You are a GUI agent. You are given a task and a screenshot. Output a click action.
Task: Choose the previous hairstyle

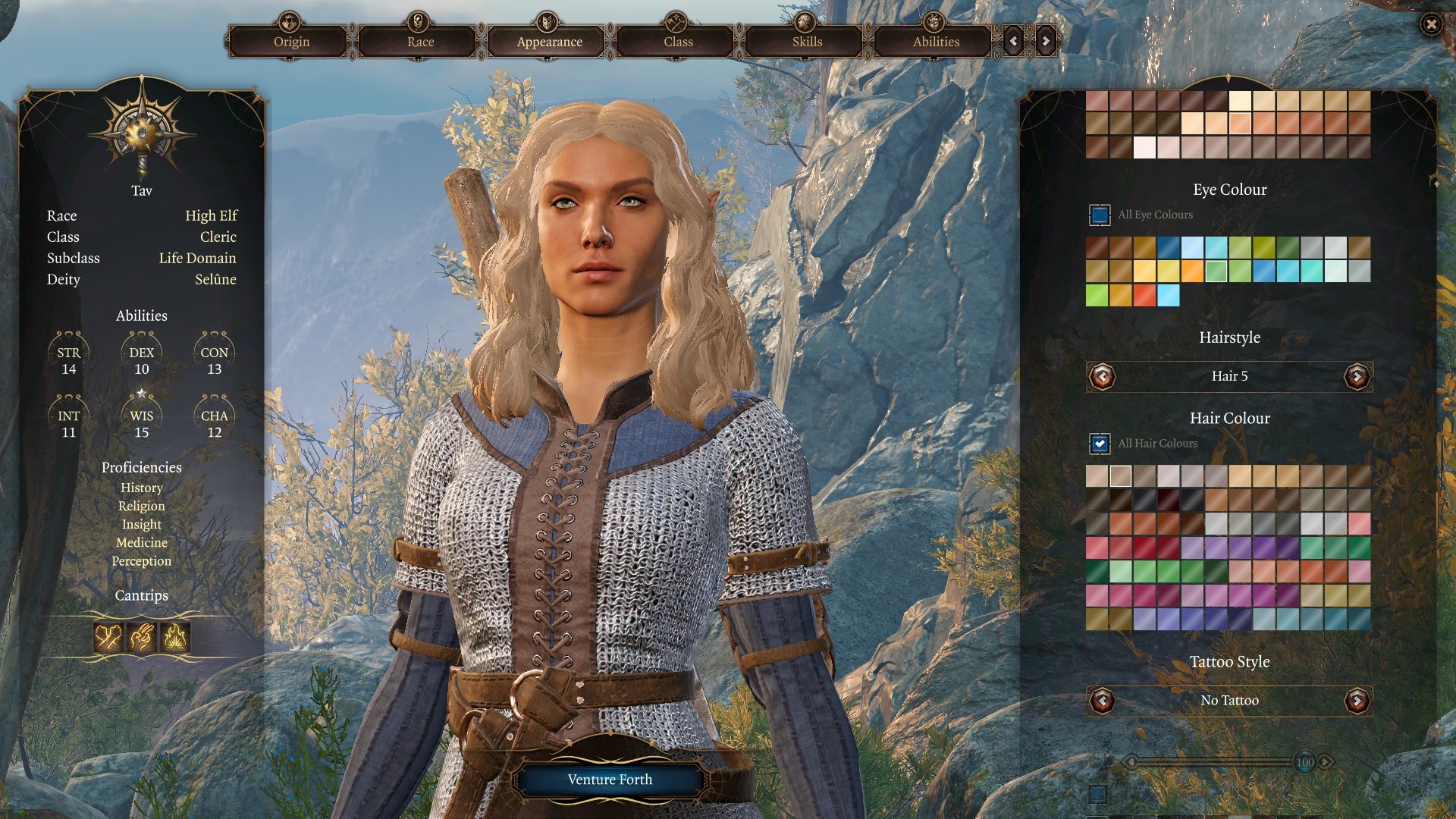(1102, 376)
